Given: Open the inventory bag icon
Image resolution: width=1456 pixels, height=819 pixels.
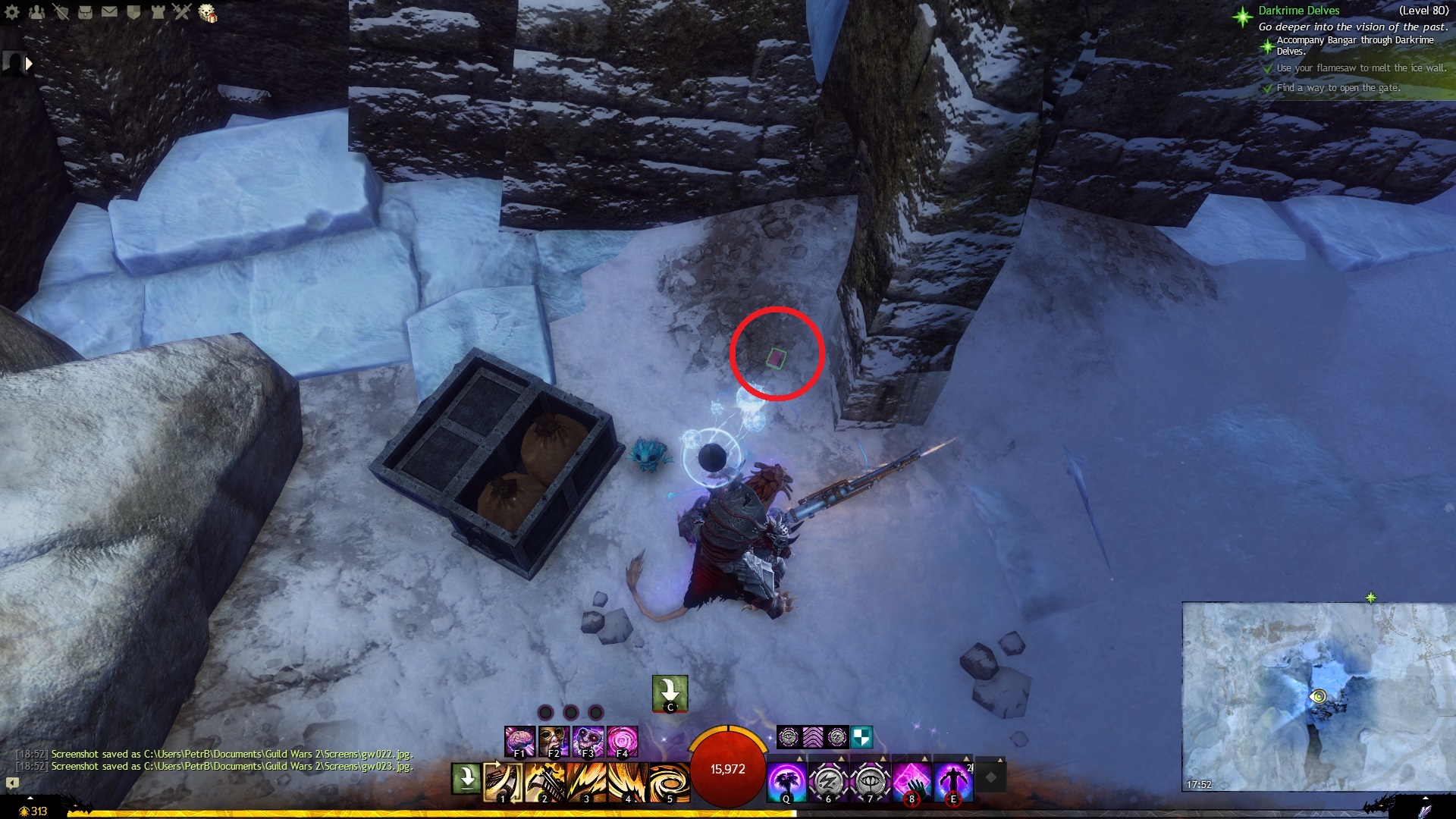Looking at the screenshot, I should point(85,11).
